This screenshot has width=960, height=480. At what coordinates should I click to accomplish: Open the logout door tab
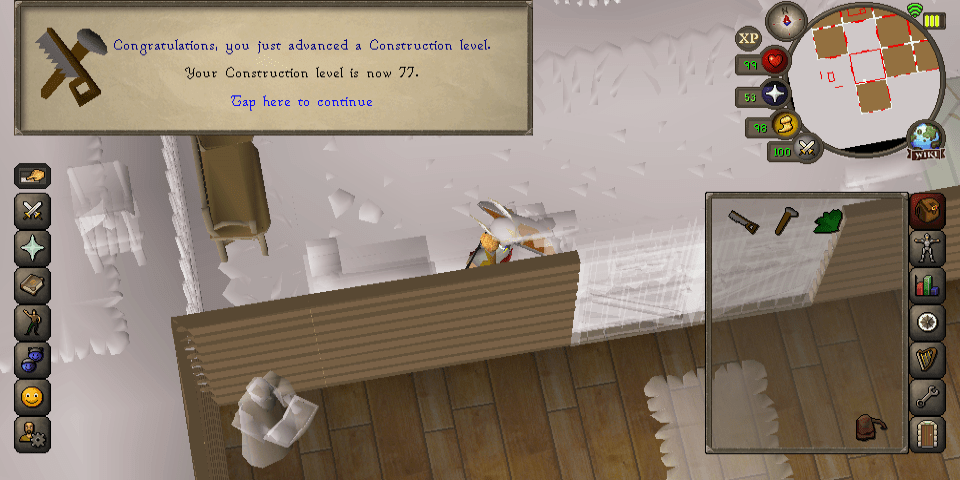(927, 434)
